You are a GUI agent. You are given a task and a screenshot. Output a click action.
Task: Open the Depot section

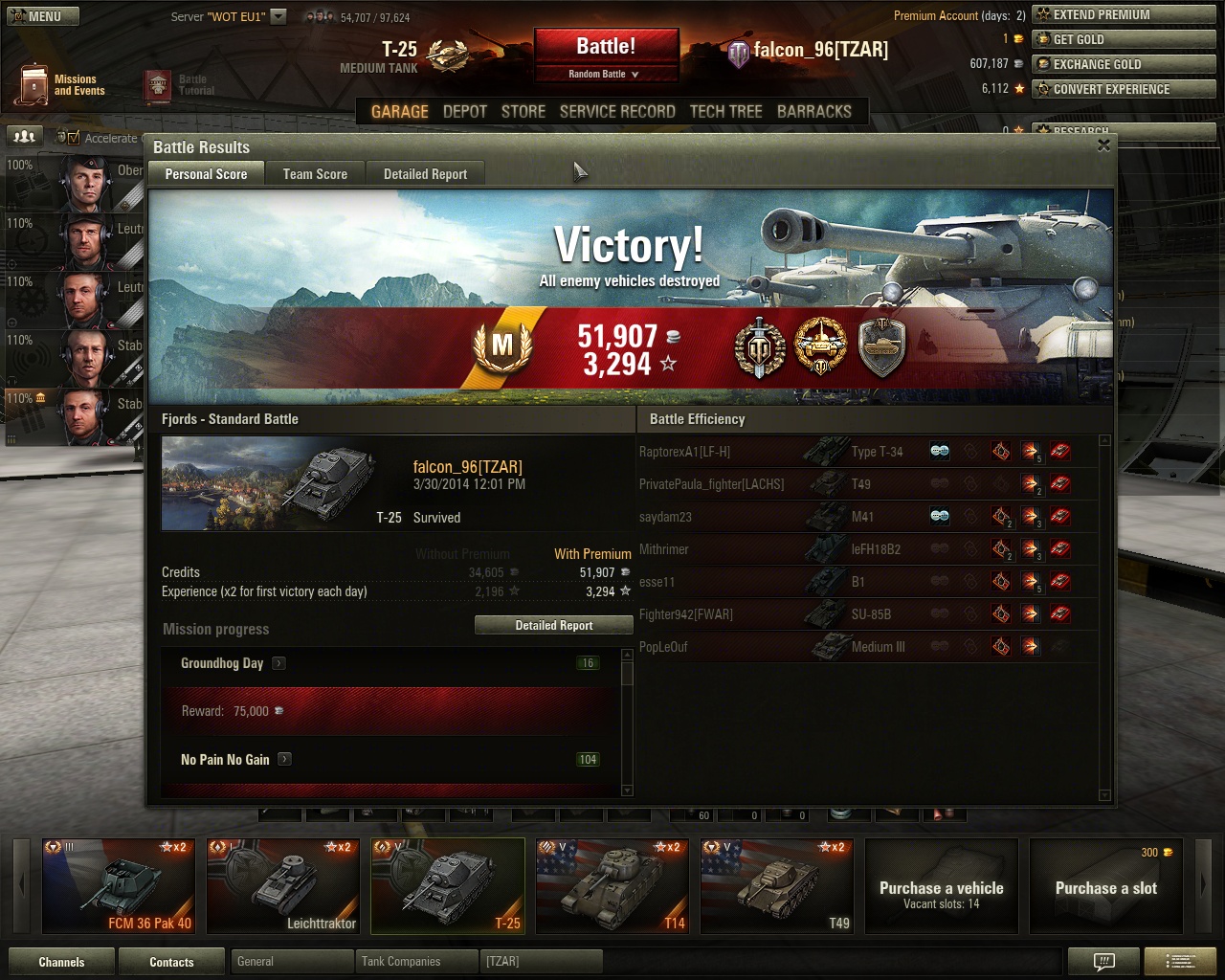click(465, 112)
